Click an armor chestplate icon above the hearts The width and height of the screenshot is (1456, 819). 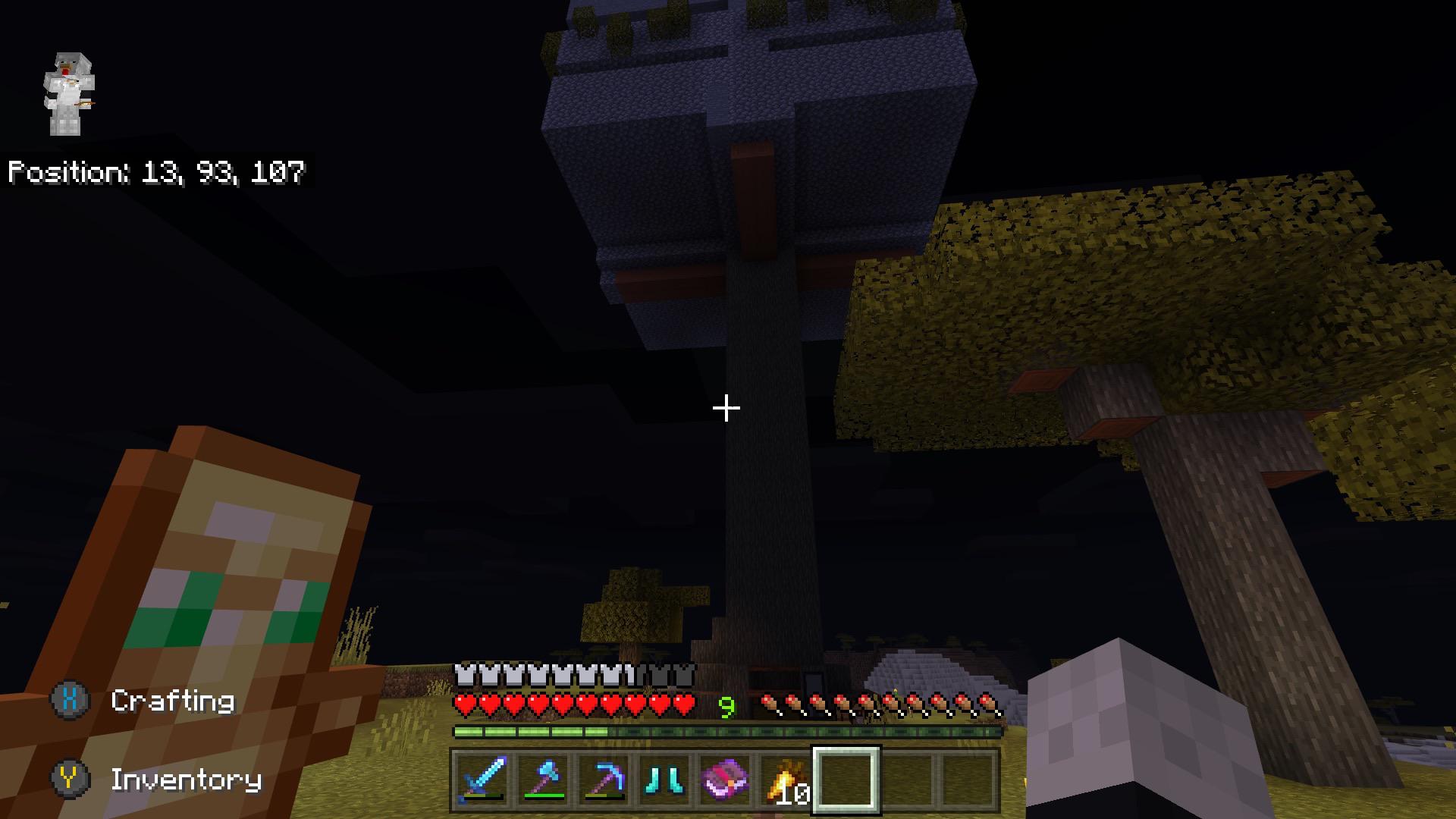[x=464, y=672]
